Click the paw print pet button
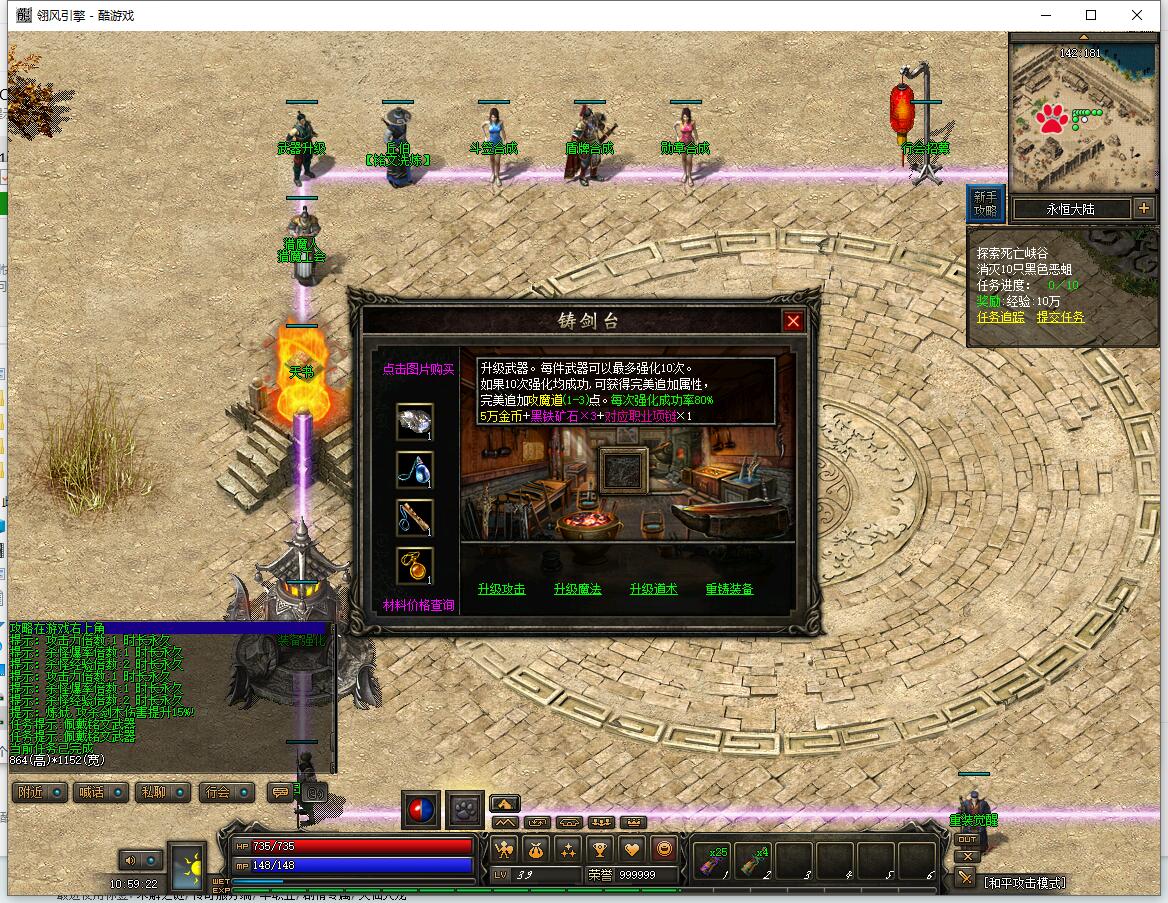 (x=465, y=809)
